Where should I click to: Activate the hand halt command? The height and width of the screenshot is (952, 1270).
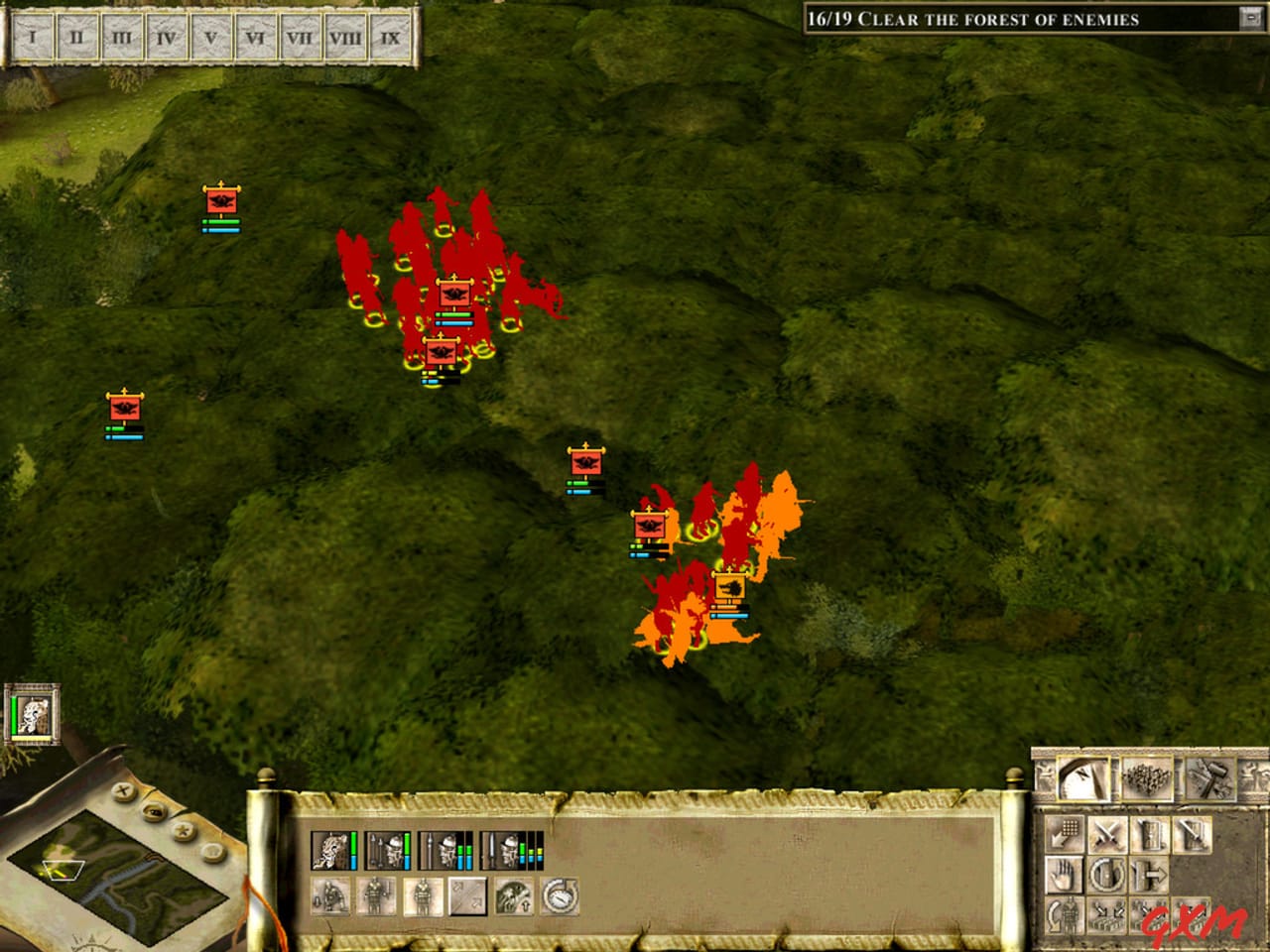[1063, 875]
